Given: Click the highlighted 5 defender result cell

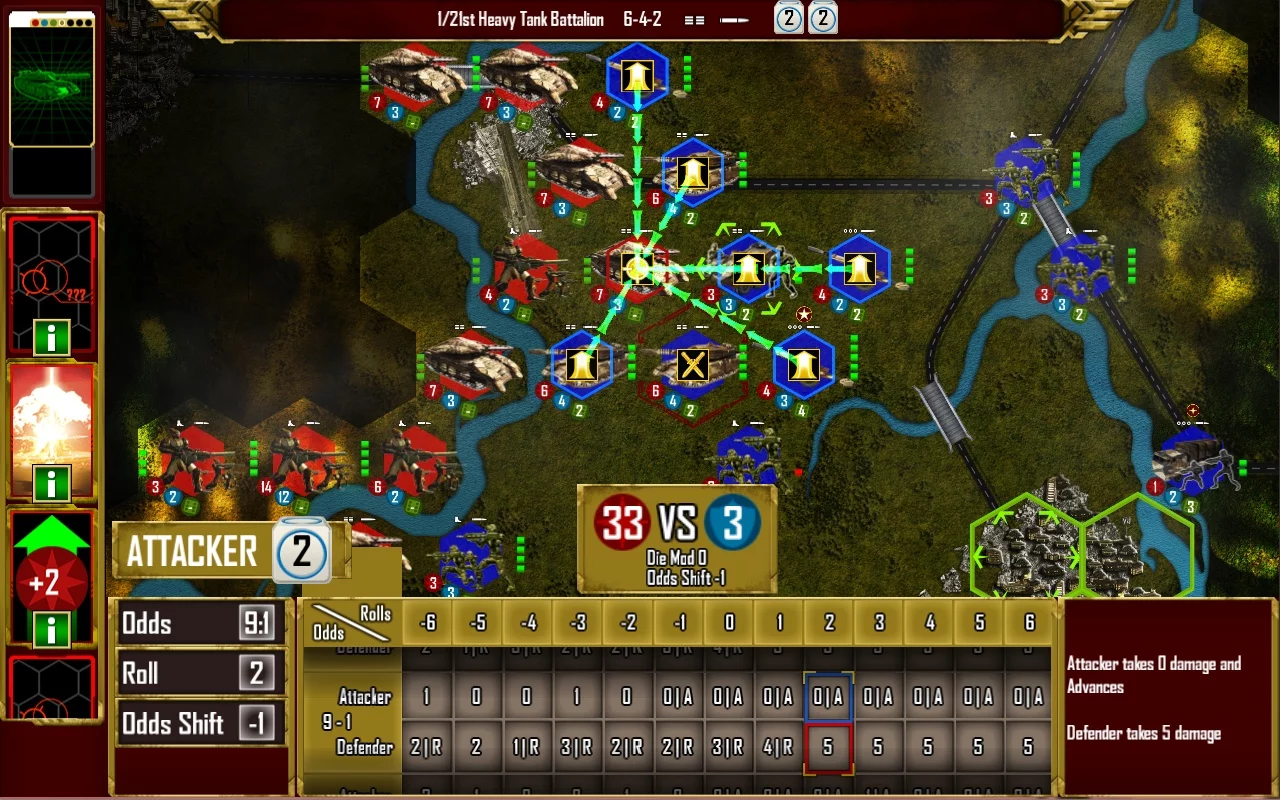Looking at the screenshot, I should [827, 746].
